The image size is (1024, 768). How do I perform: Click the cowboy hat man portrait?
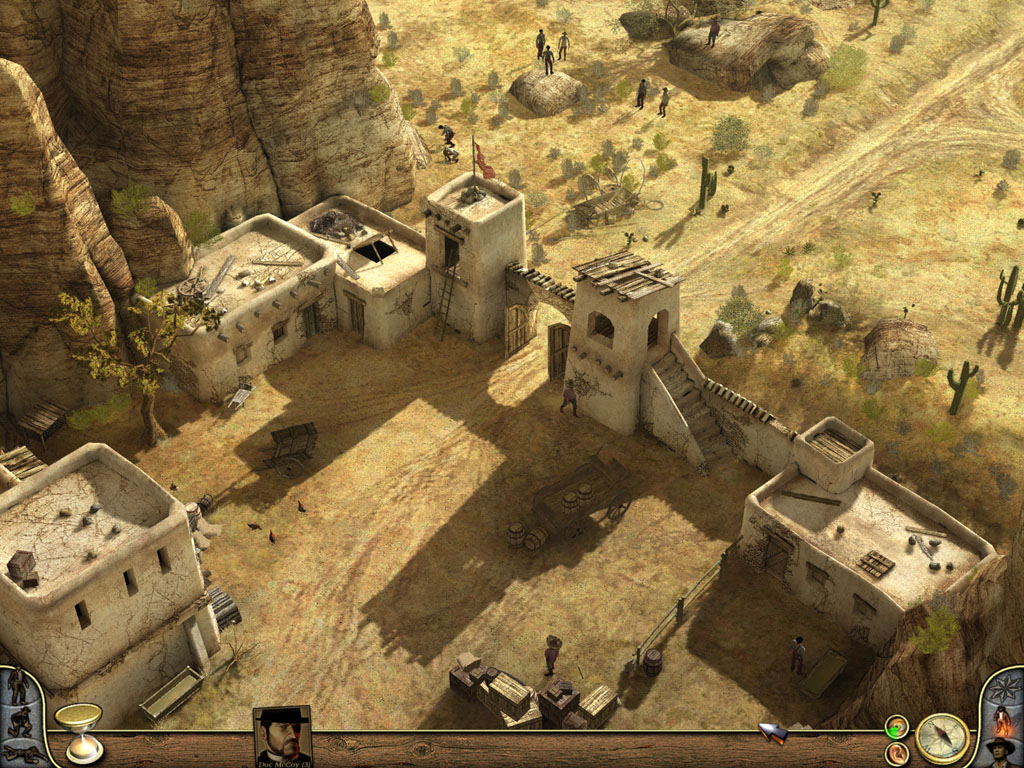point(1000,752)
